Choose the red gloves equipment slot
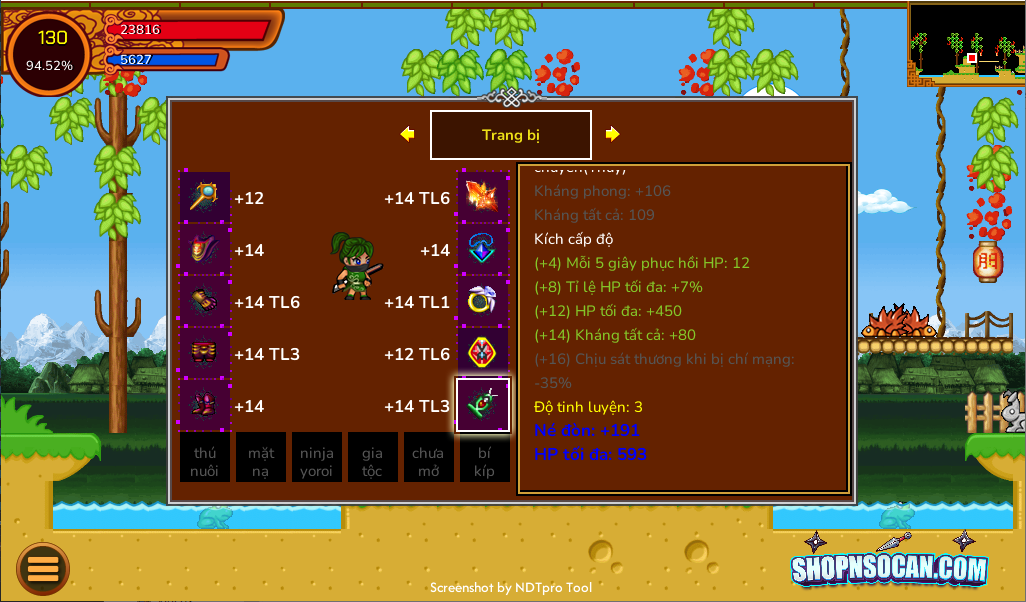The width and height of the screenshot is (1026, 602). tap(205, 301)
